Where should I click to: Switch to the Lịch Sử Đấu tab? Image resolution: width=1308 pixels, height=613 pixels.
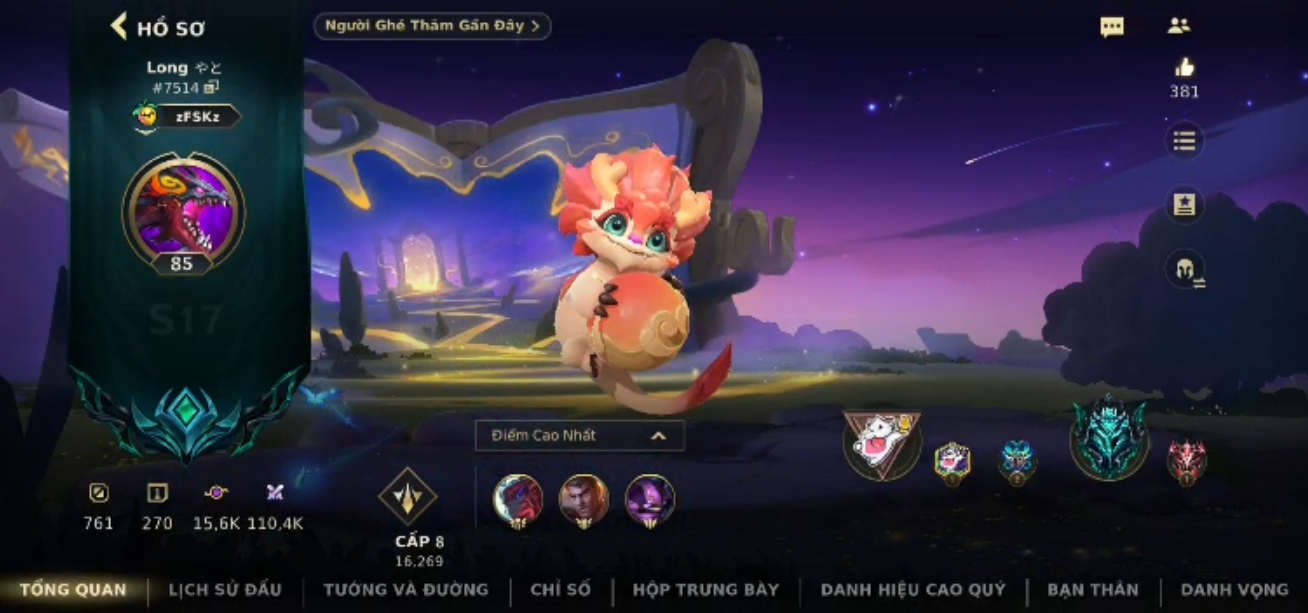[x=225, y=590]
